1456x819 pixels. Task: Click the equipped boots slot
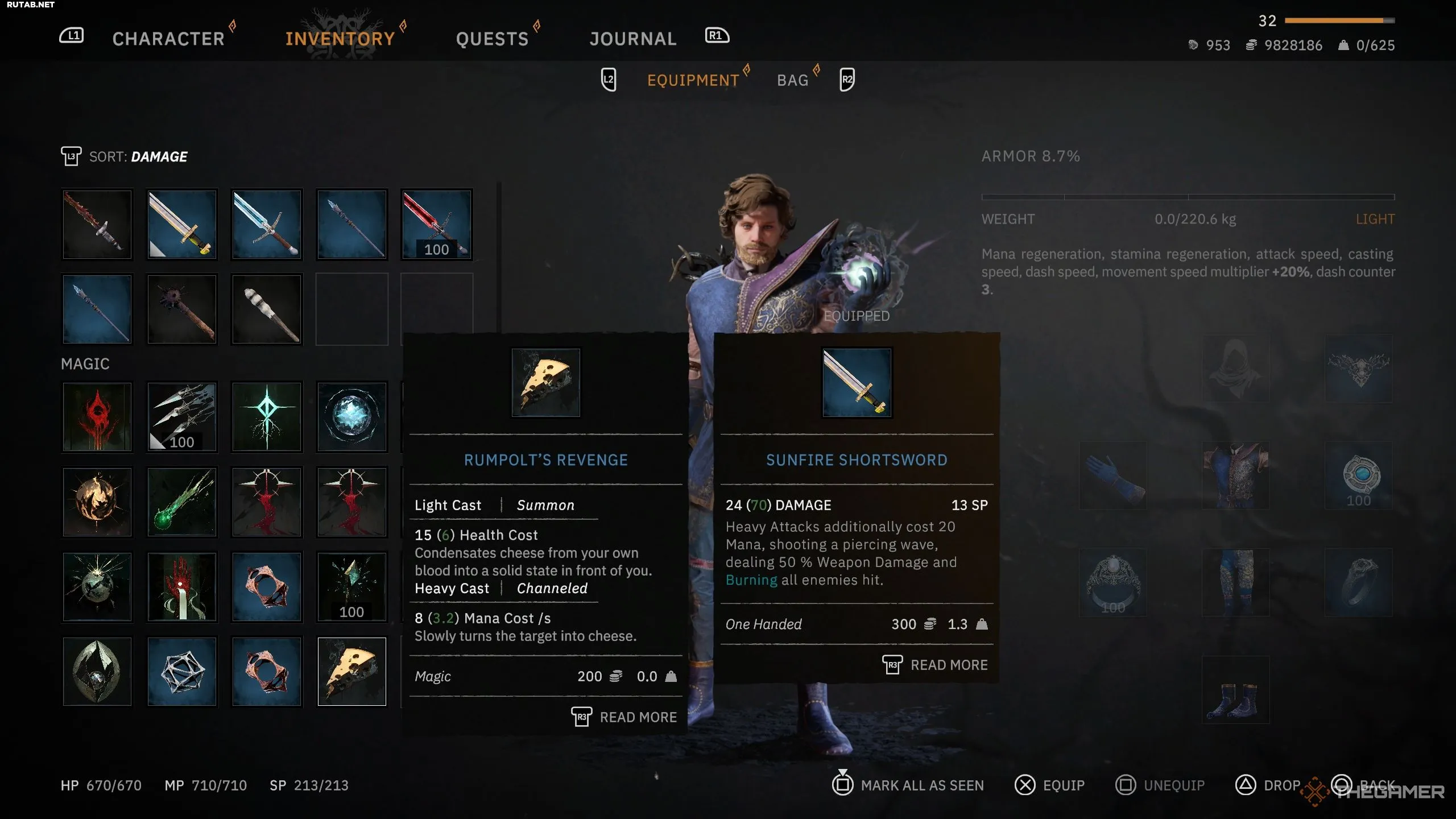(x=1235, y=690)
